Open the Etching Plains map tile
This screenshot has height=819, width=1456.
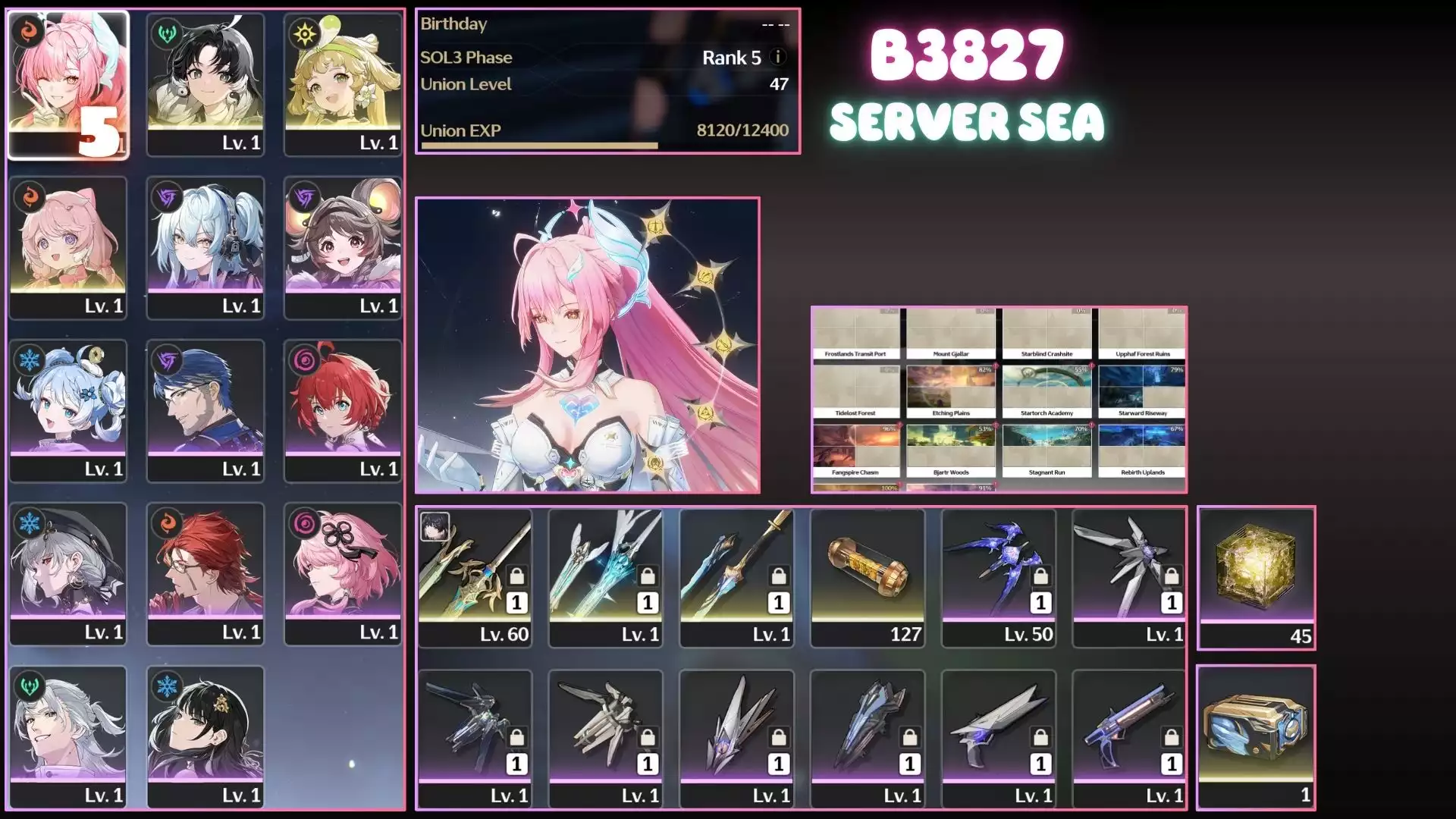pyautogui.click(x=951, y=392)
